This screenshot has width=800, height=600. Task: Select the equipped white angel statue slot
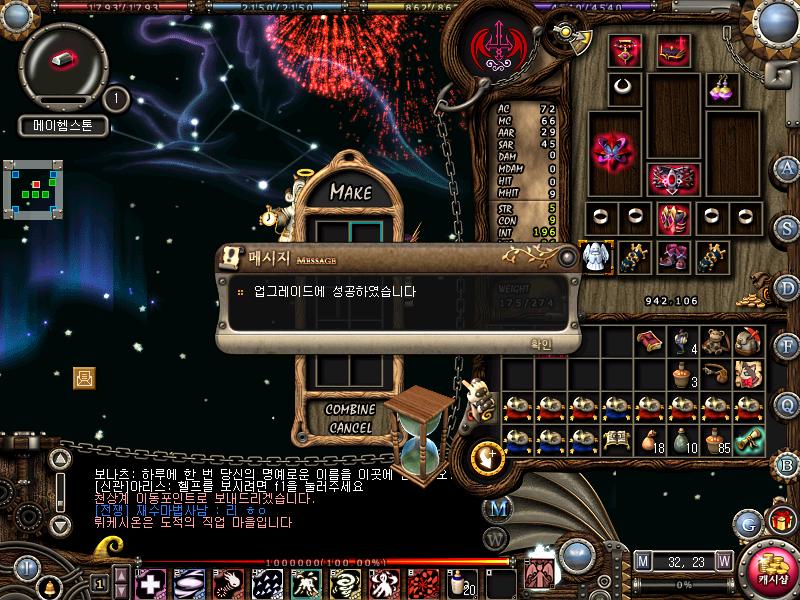597,256
